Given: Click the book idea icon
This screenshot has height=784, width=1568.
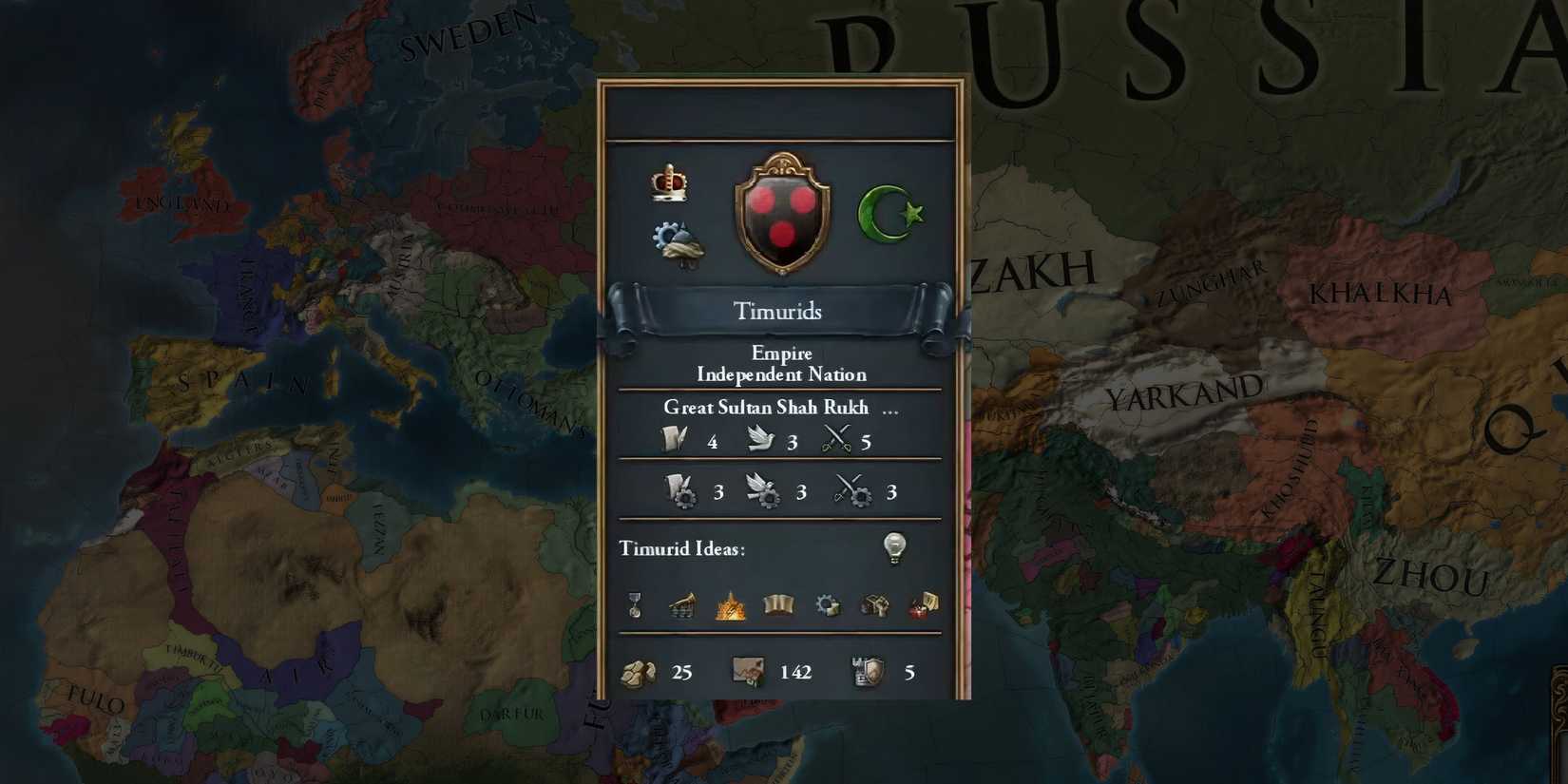Looking at the screenshot, I should click(779, 603).
